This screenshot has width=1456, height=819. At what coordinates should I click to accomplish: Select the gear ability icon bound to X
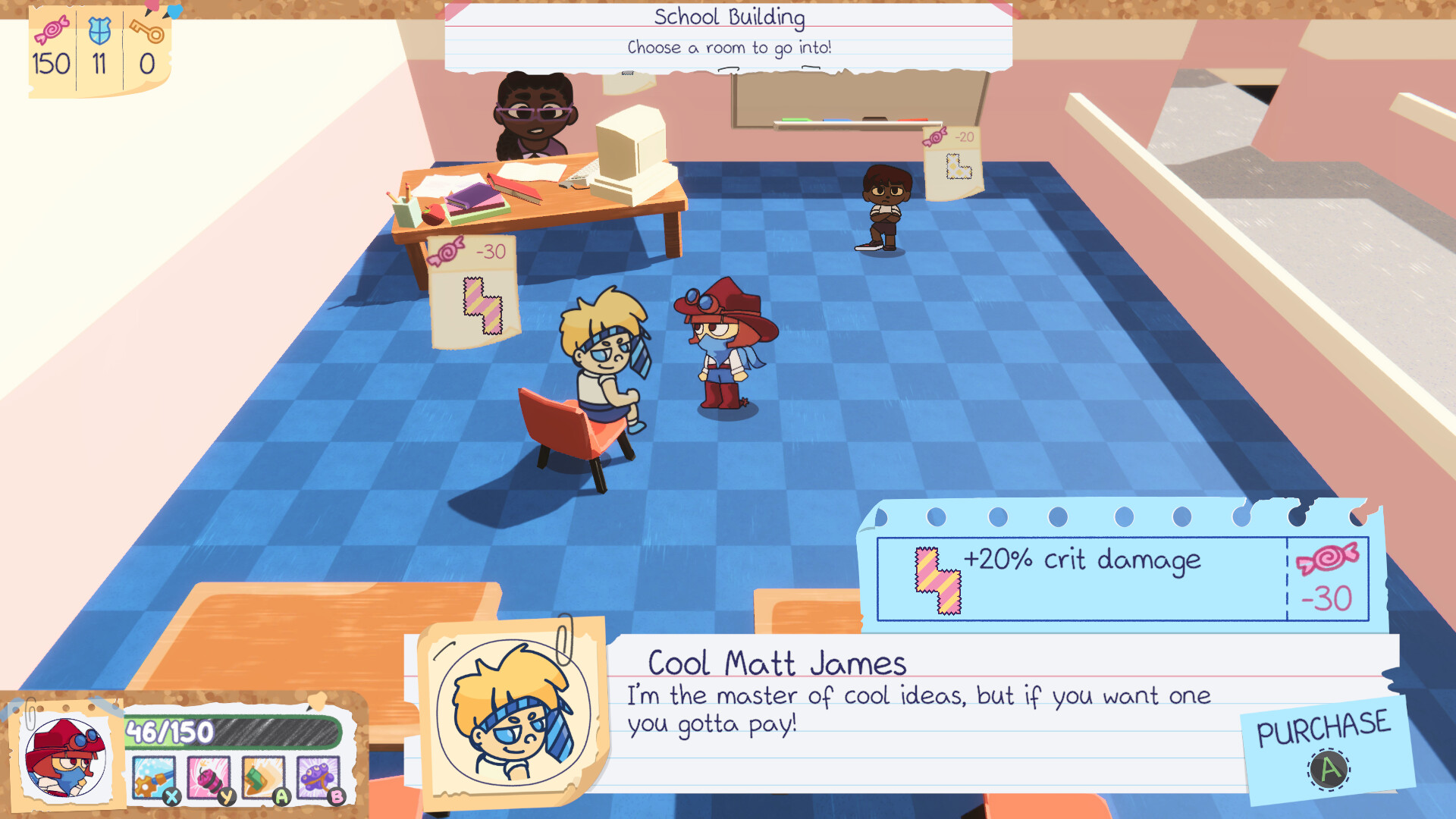pos(155,773)
